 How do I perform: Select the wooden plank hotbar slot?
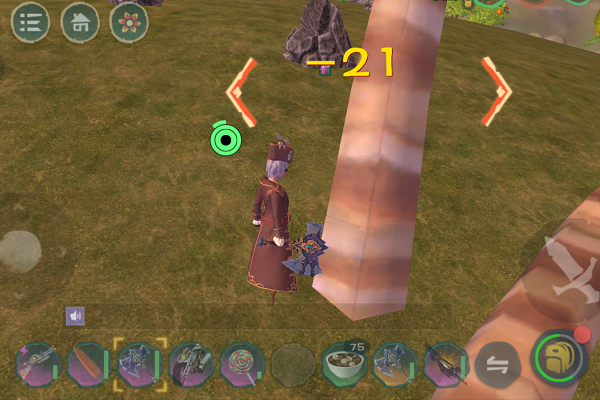[87, 362]
